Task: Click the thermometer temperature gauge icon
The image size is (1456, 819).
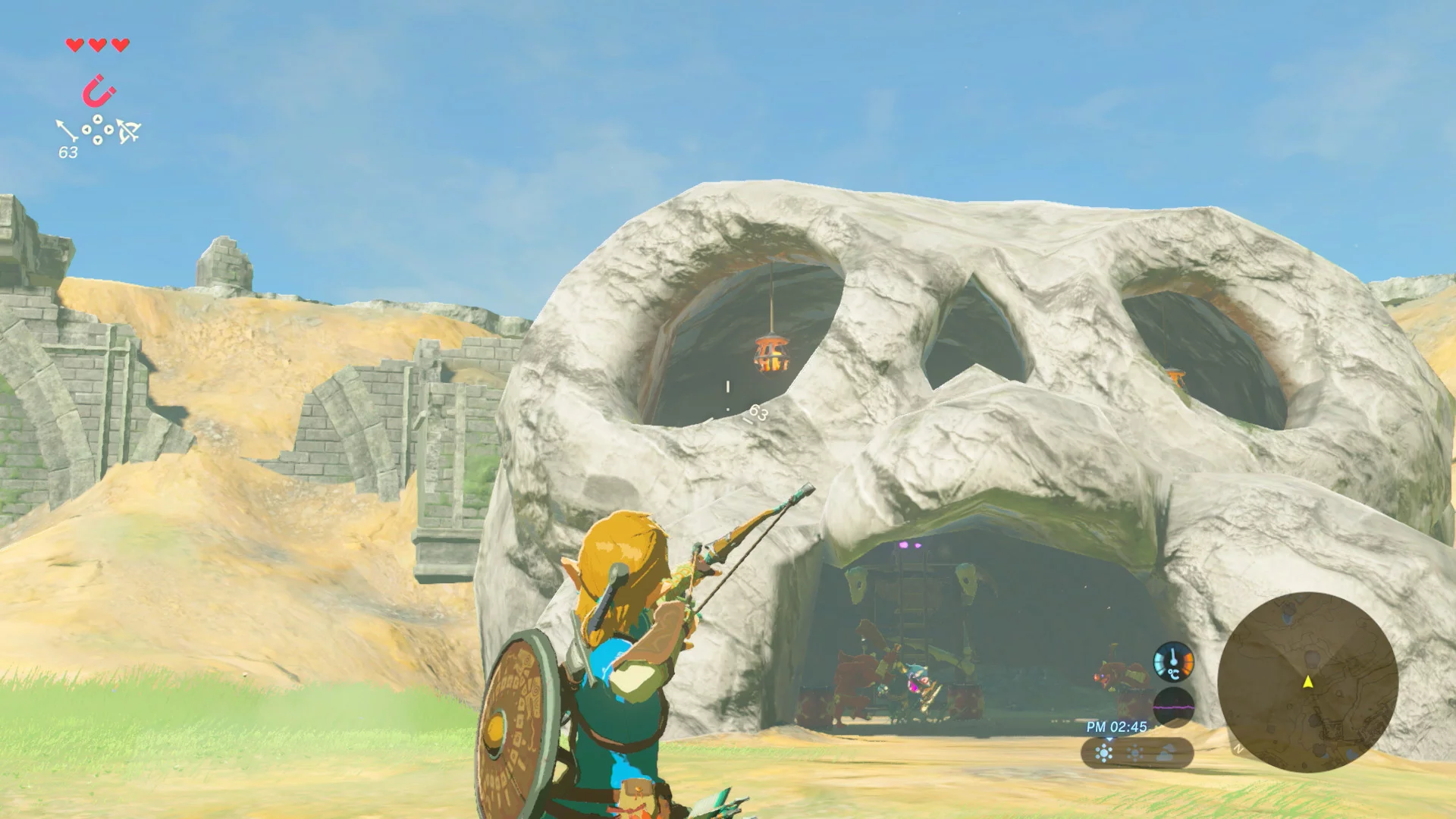Action: (1172, 661)
